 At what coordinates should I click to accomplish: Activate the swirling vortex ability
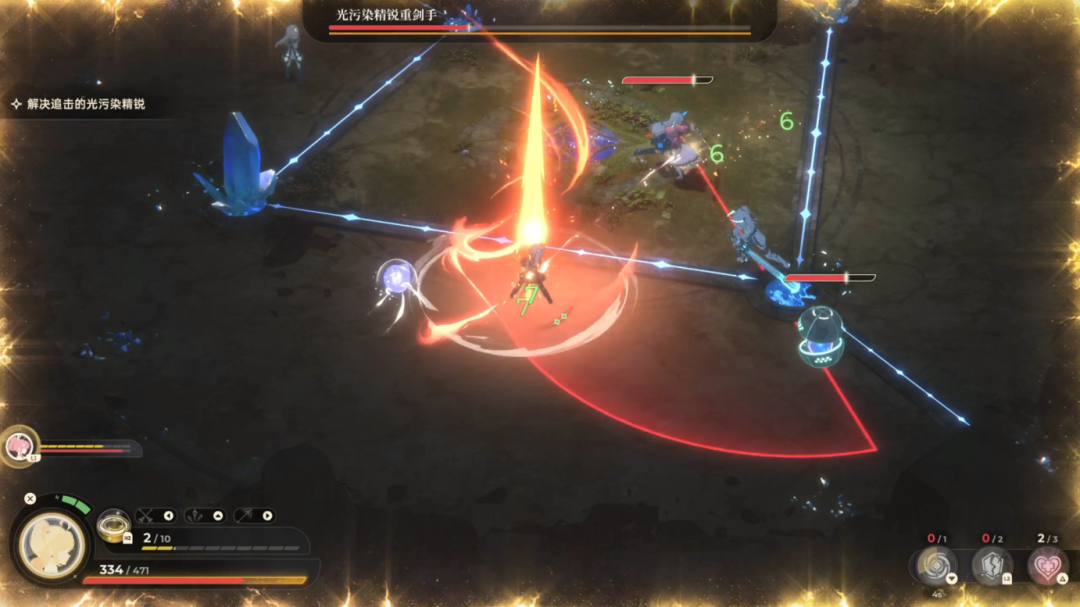[937, 566]
